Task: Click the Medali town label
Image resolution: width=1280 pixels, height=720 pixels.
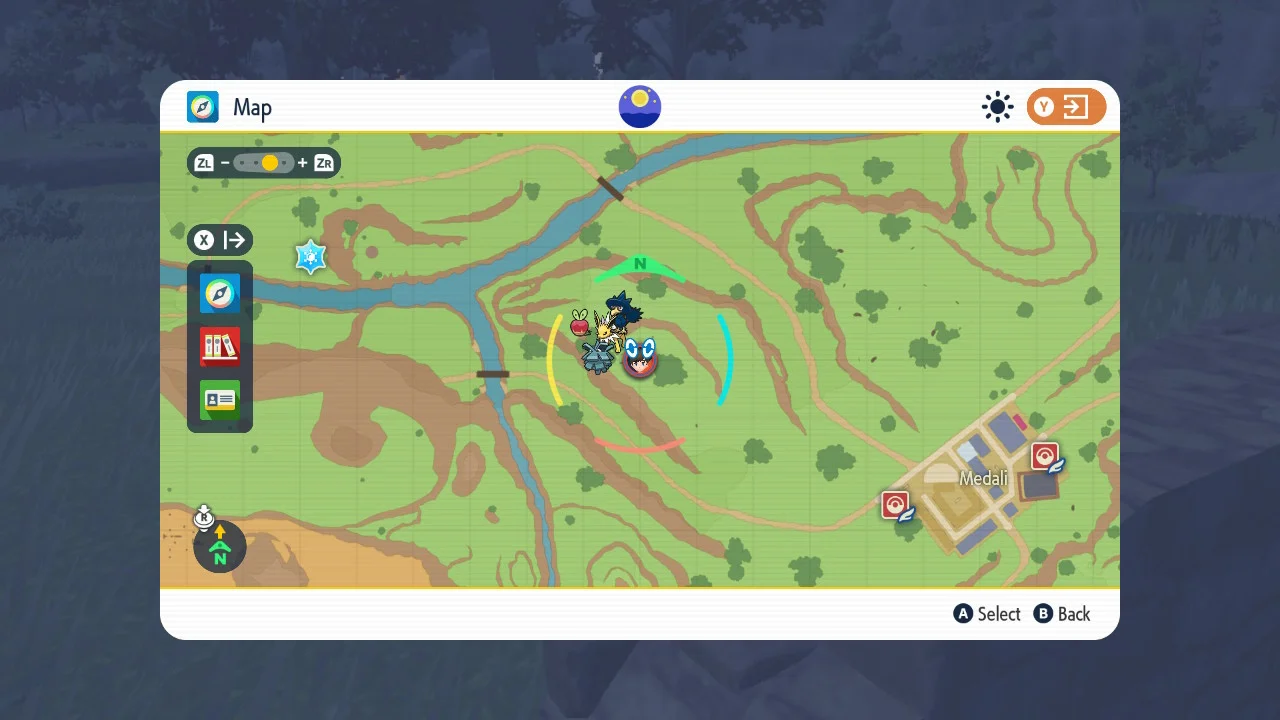Action: (x=983, y=478)
